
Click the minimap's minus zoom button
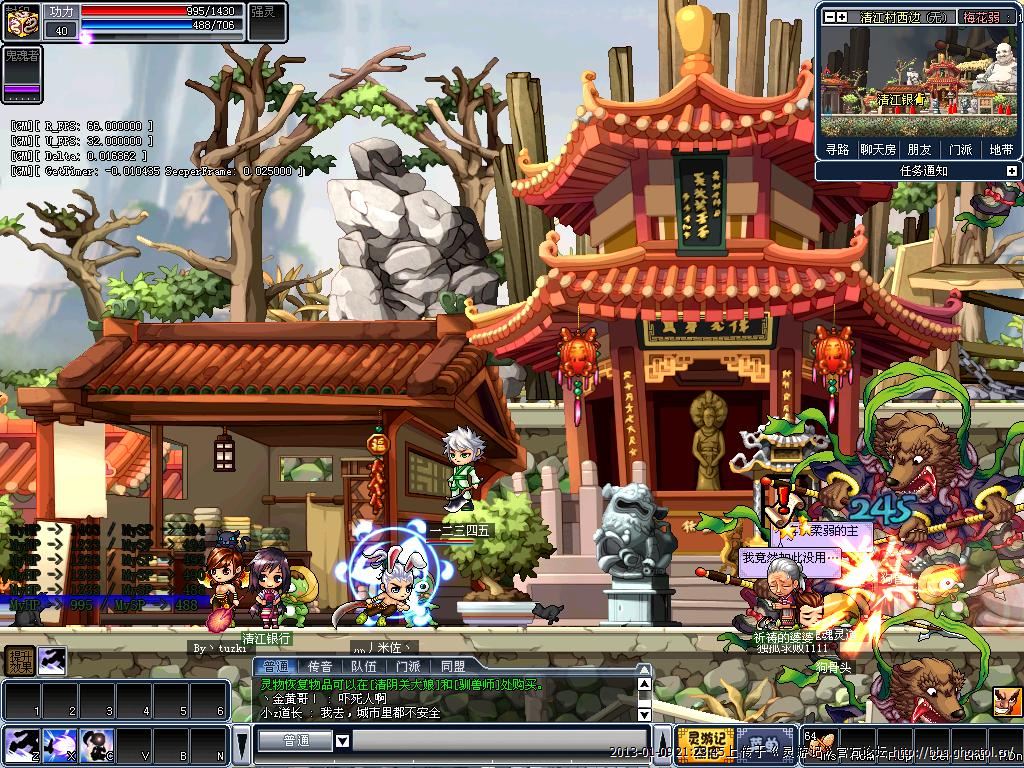click(829, 17)
